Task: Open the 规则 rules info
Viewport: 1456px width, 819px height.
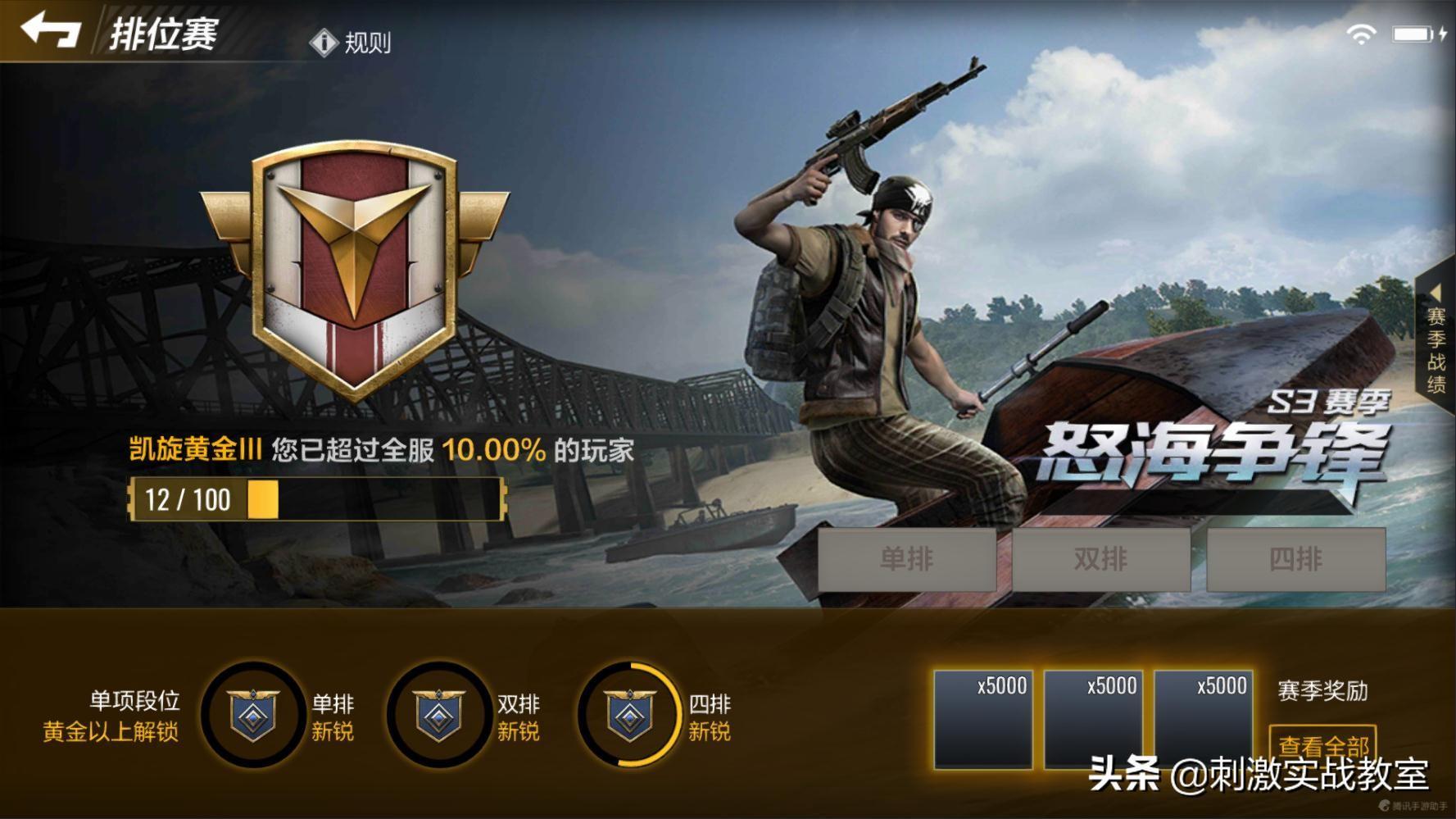Action: point(352,43)
